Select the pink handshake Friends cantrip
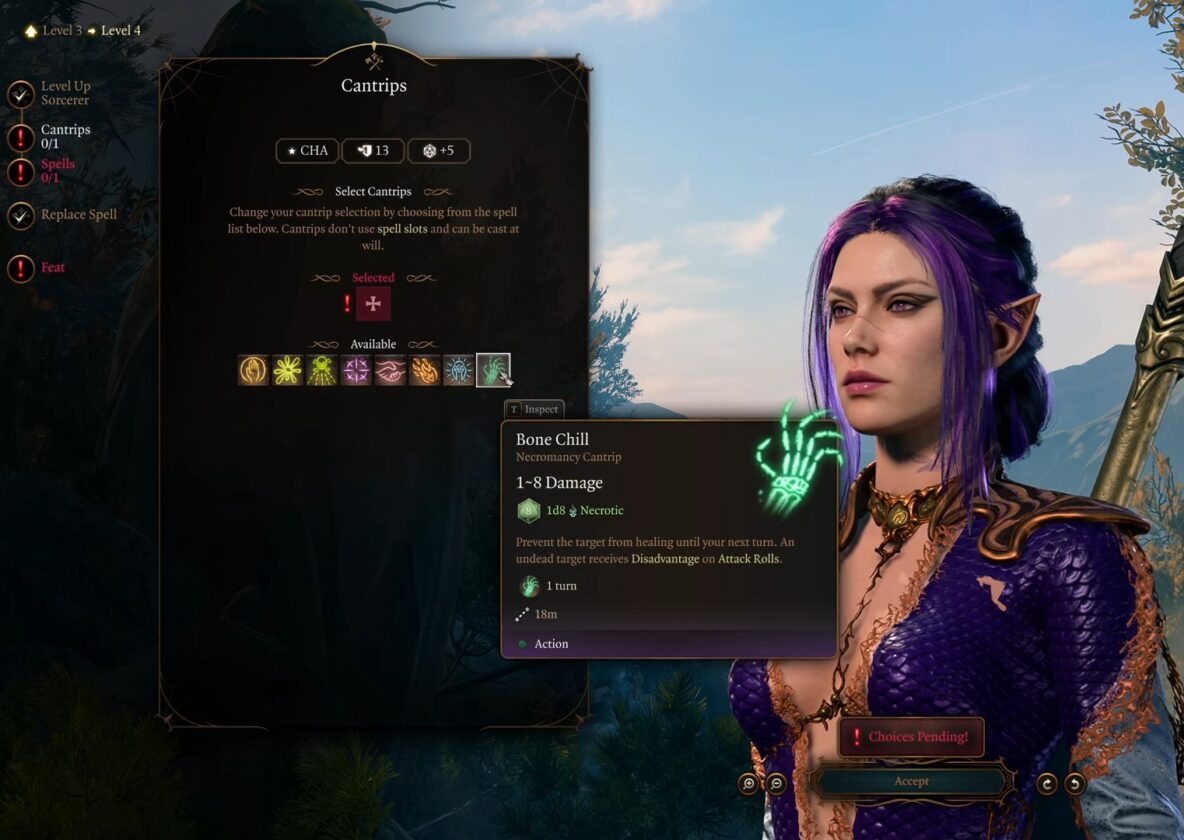 pos(390,370)
